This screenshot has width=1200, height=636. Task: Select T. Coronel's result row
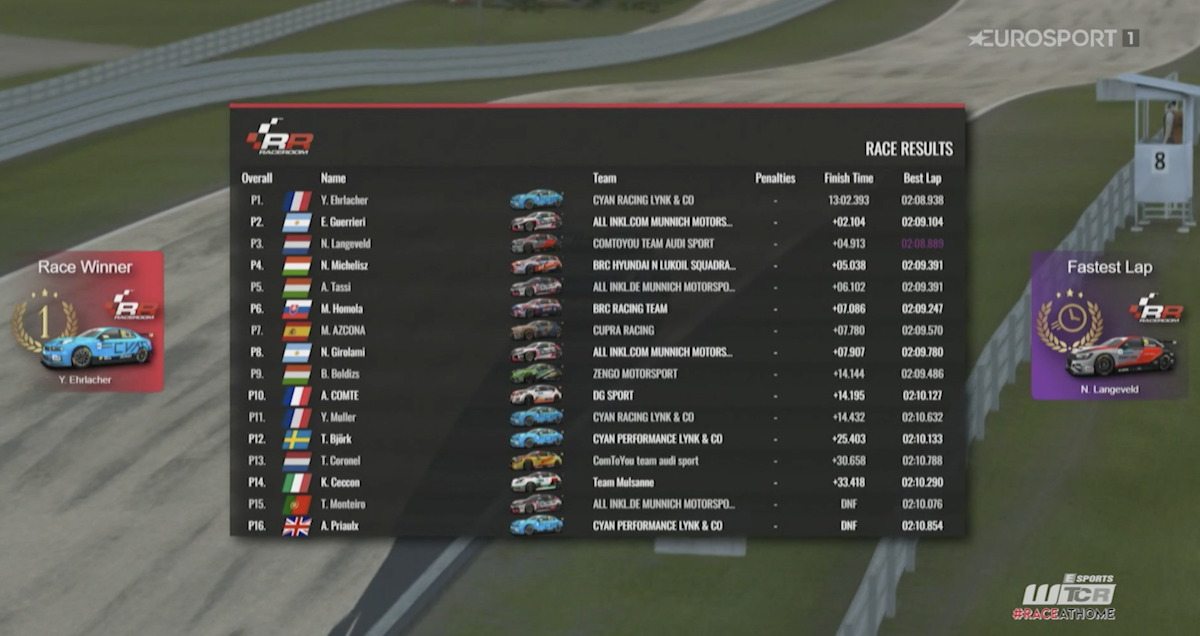point(597,461)
